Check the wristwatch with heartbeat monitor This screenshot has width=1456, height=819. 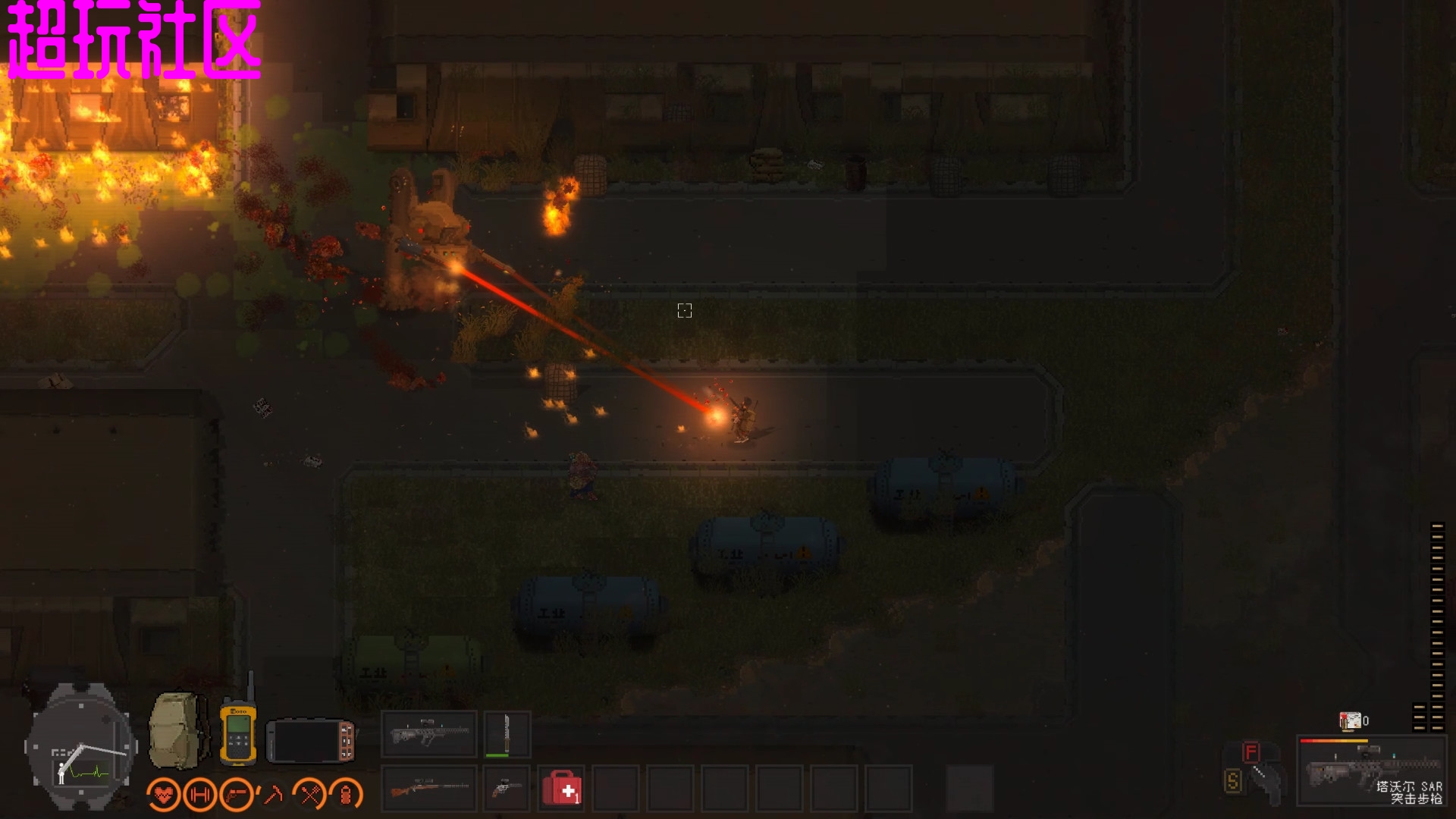pos(81,748)
